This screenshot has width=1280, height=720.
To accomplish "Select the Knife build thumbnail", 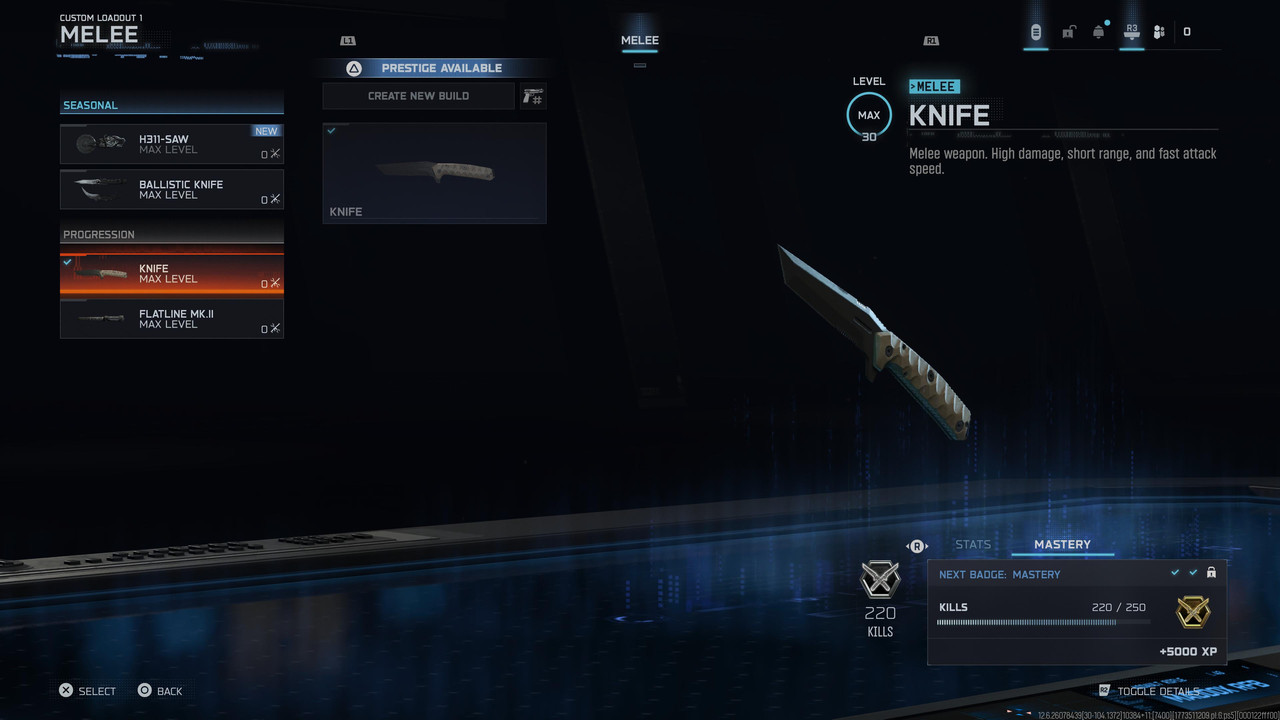I will point(434,172).
